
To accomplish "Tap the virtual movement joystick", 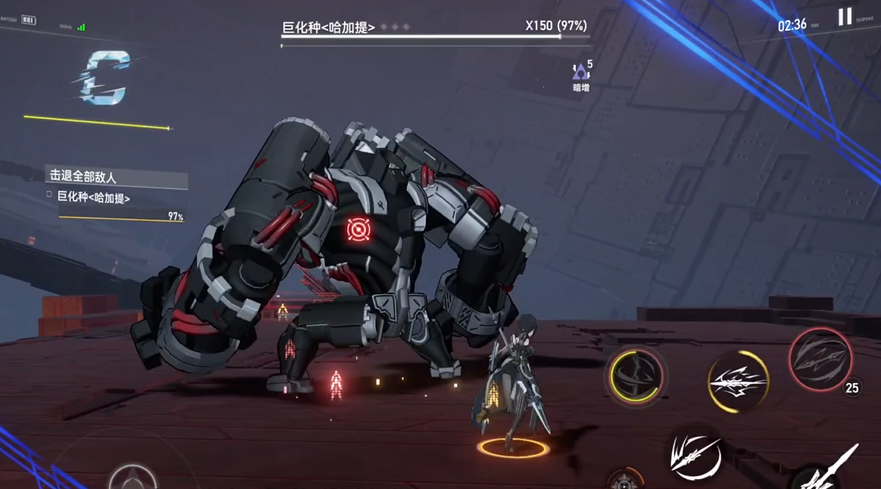I will click(x=133, y=477).
